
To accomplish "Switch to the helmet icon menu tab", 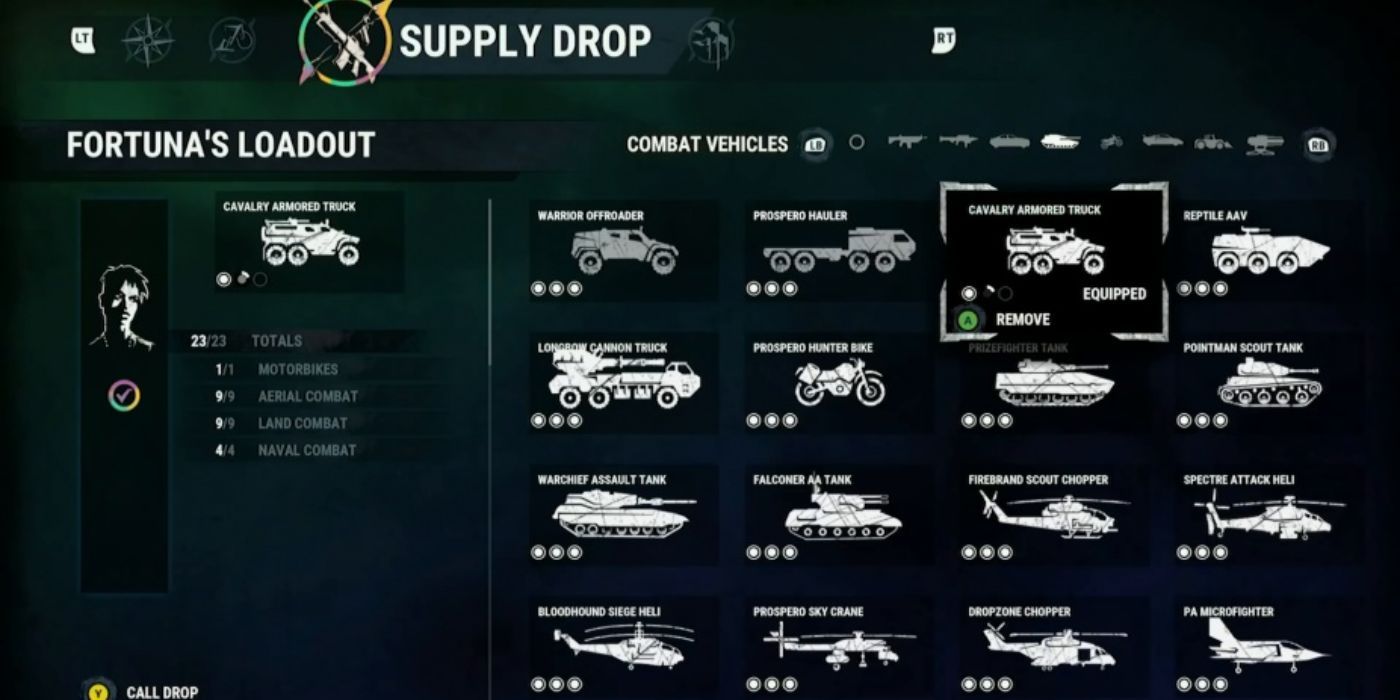I will coord(711,42).
